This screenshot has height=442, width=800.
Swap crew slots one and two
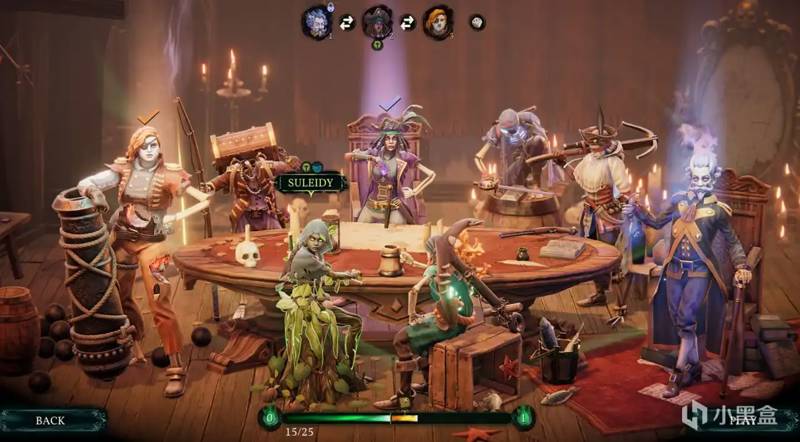point(347,22)
